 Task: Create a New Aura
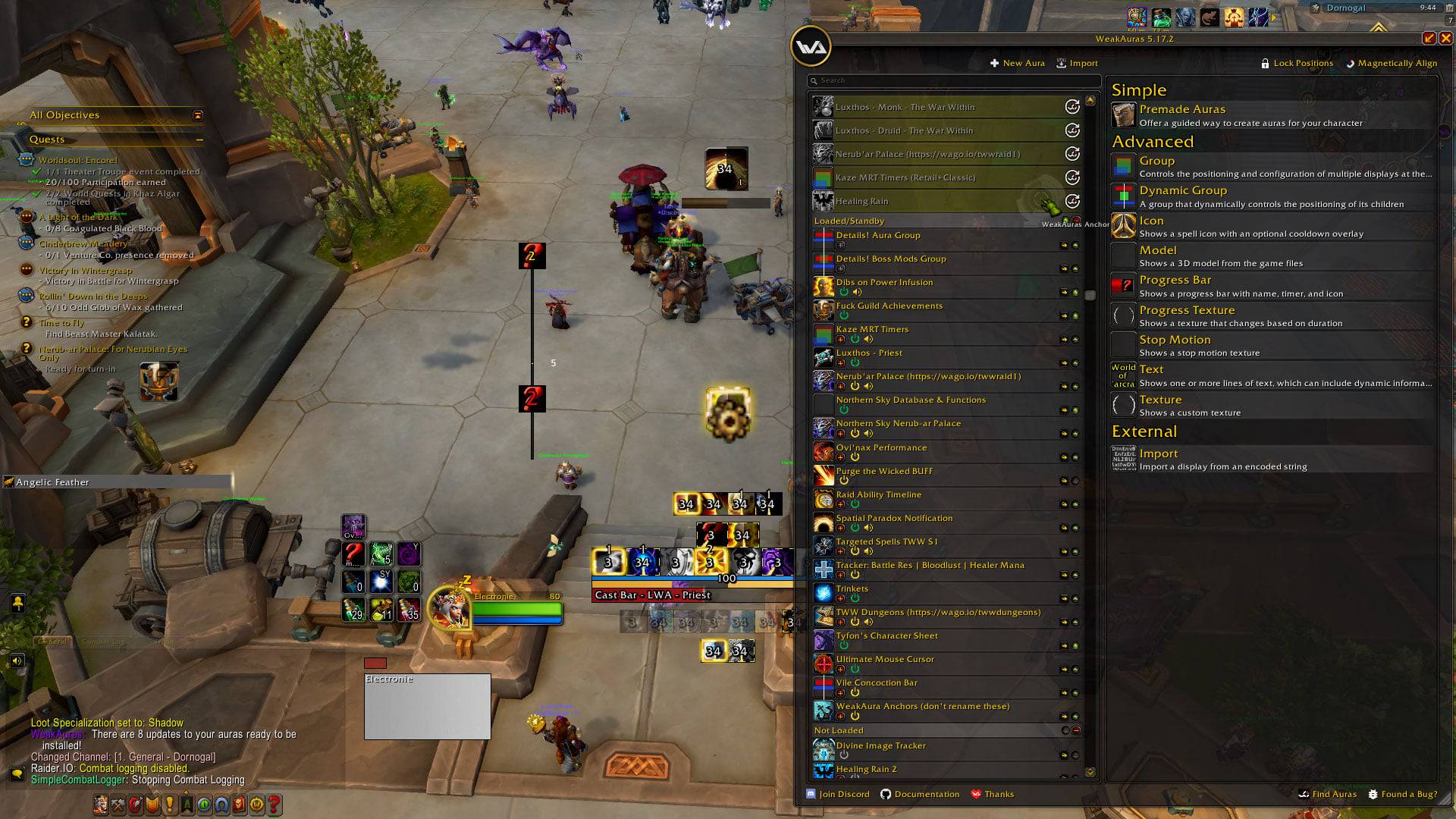1017,64
